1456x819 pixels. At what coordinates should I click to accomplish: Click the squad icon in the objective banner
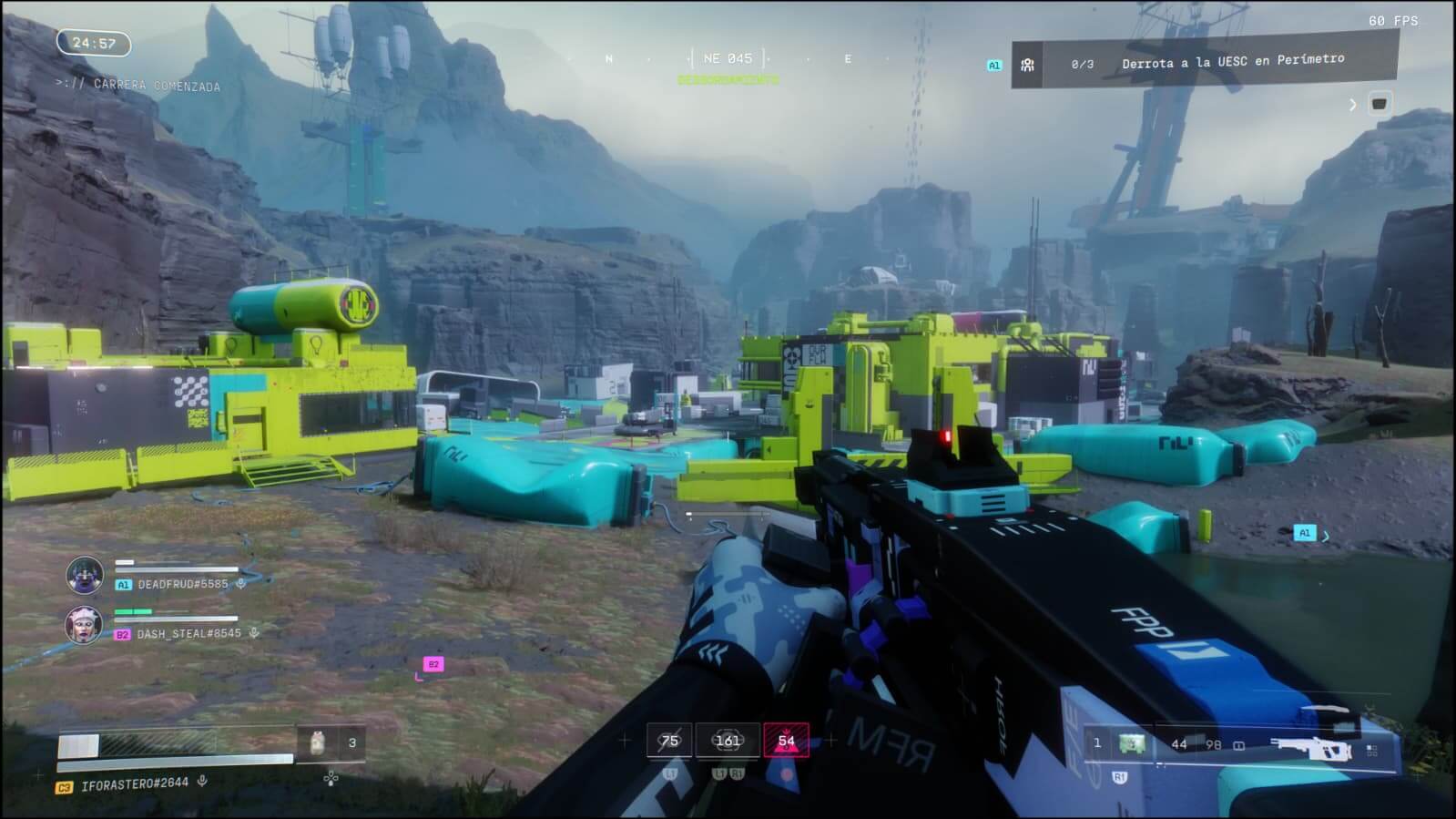[1027, 65]
